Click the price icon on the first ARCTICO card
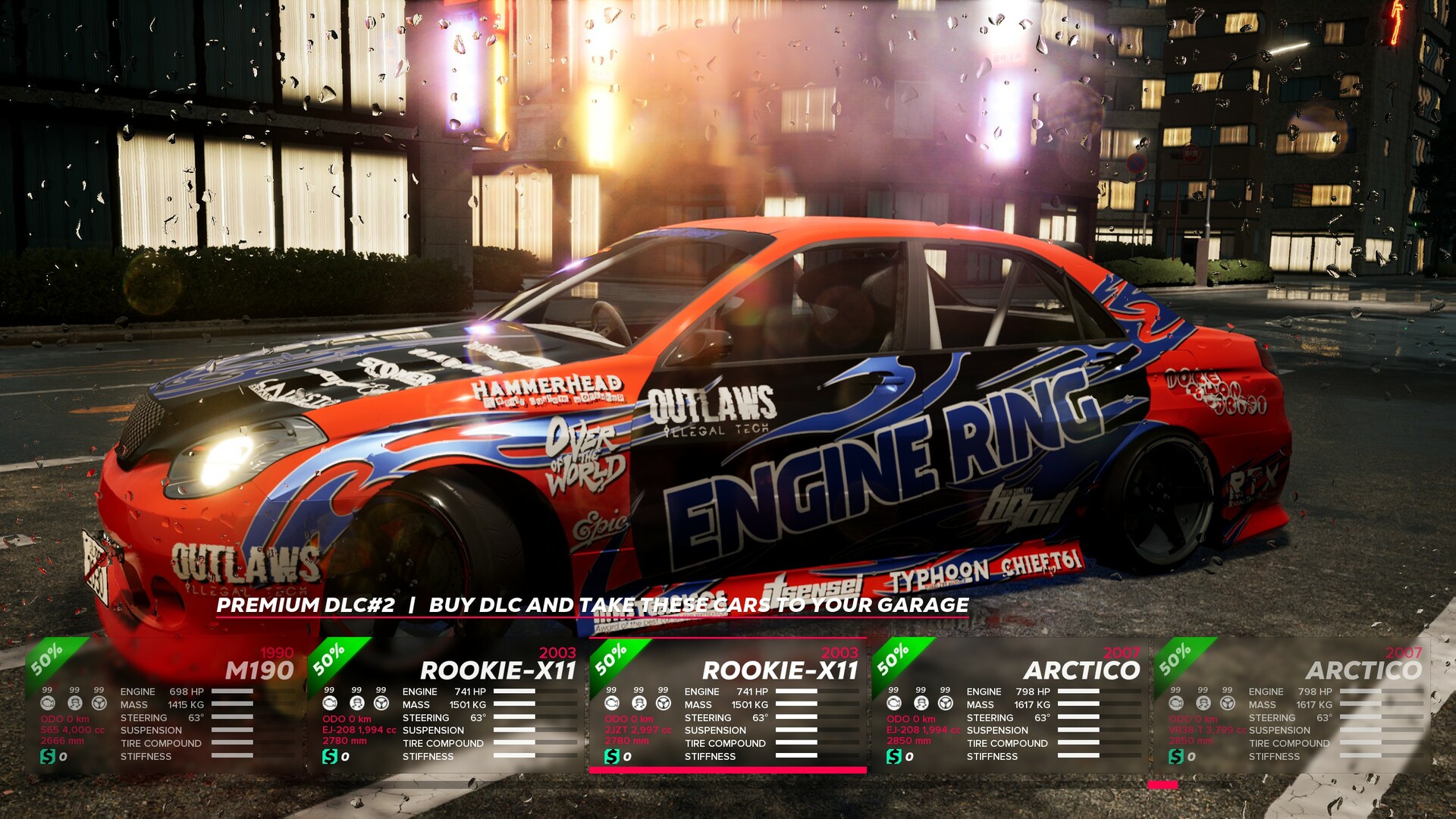This screenshot has height=819, width=1456. pos(896,755)
